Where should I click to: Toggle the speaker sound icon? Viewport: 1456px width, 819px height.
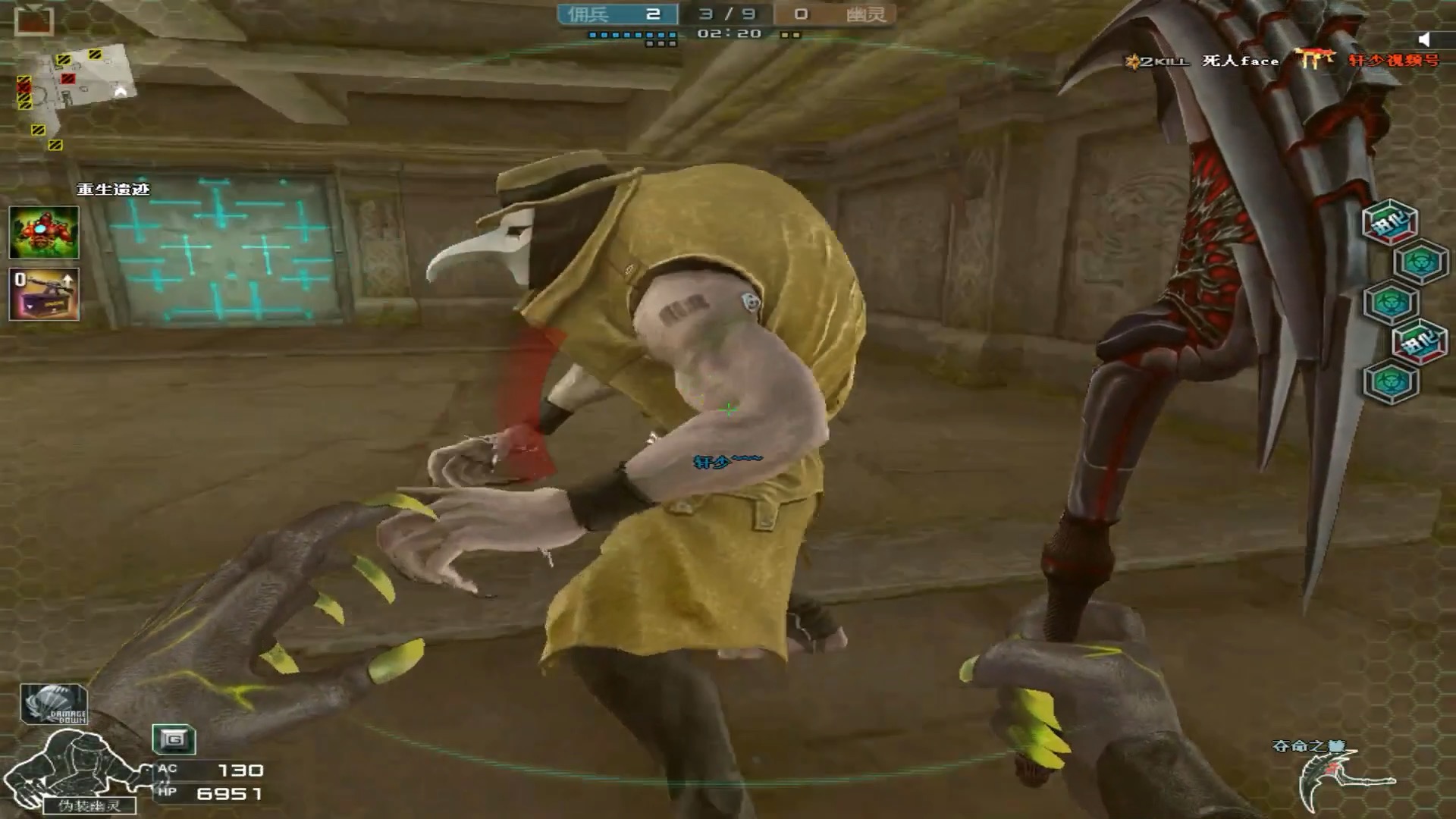pyautogui.click(x=1425, y=39)
